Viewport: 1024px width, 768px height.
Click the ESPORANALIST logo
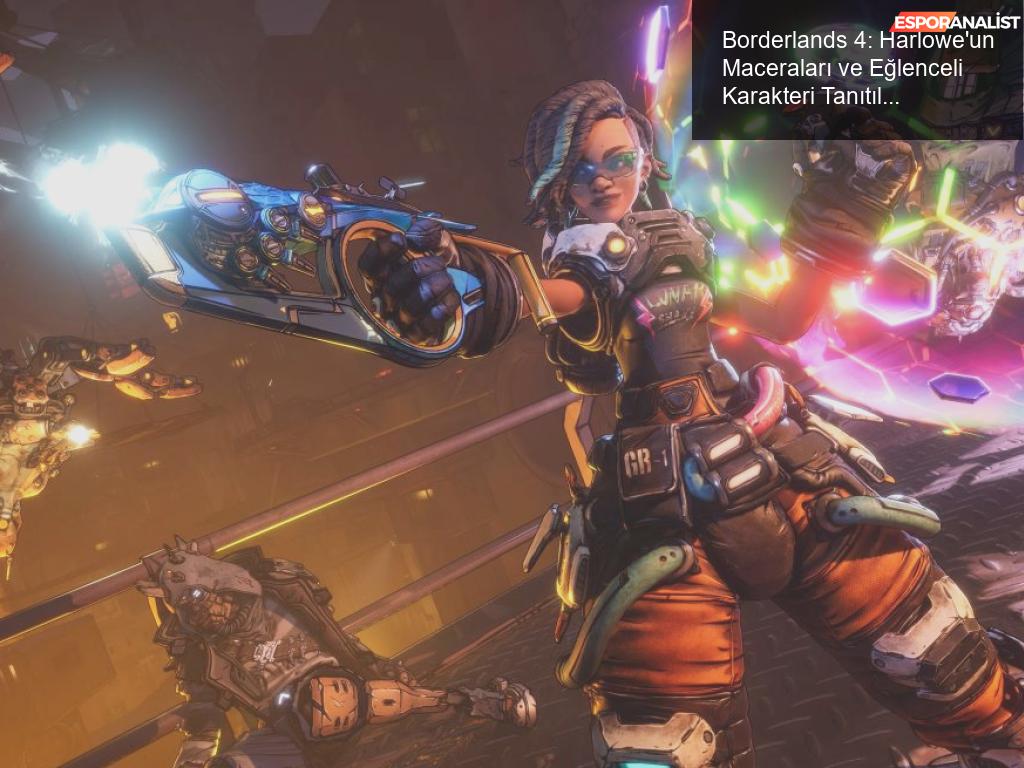[x=955, y=21]
